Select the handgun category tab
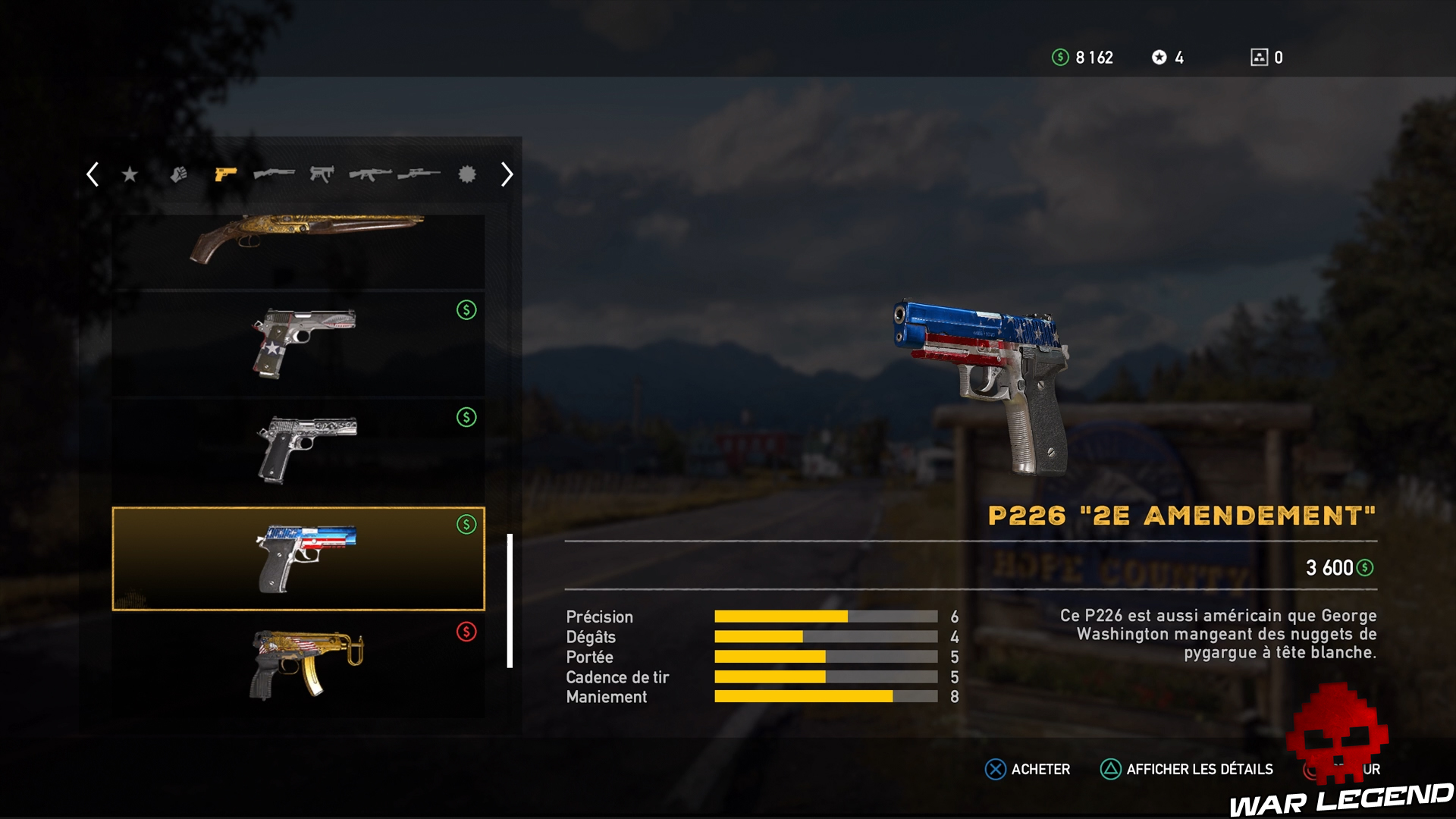 225,175
